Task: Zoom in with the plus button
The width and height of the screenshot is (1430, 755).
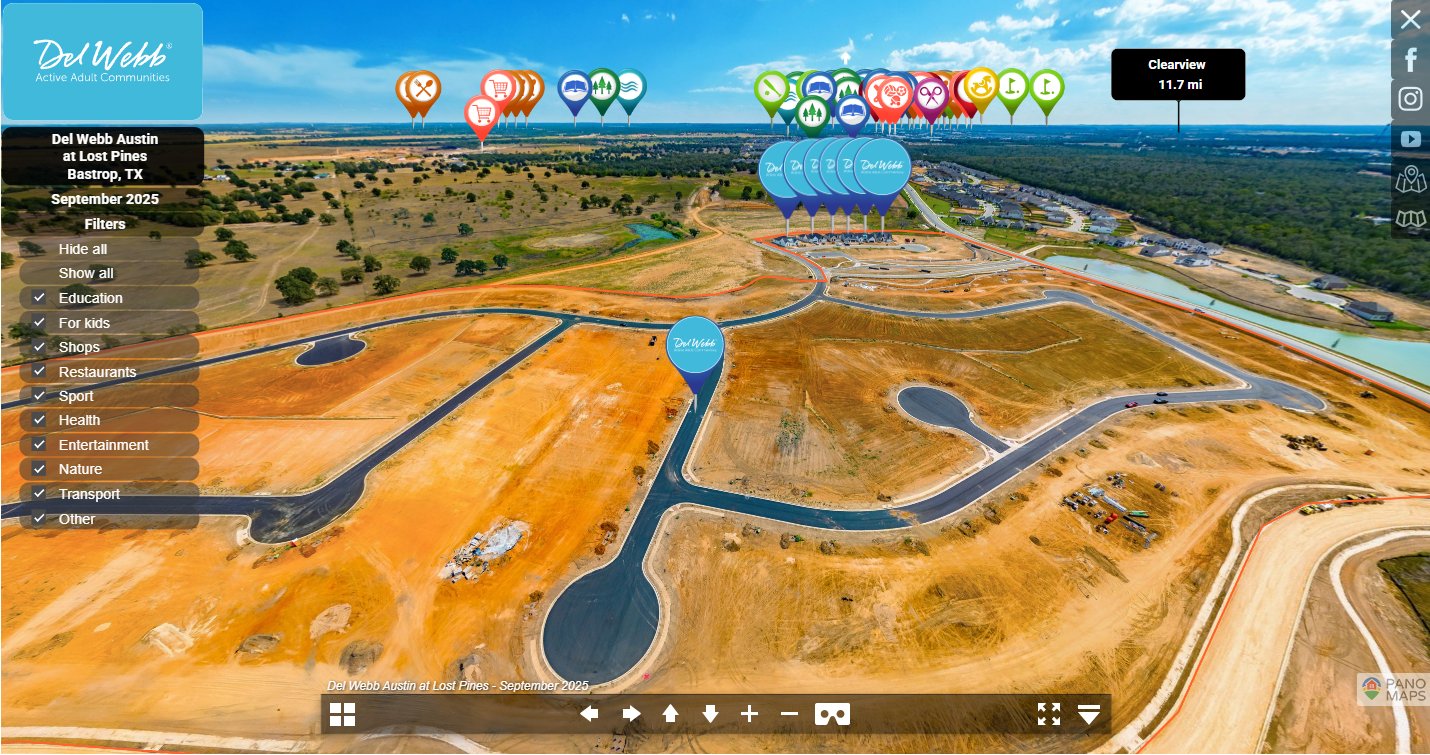Action: tap(749, 714)
